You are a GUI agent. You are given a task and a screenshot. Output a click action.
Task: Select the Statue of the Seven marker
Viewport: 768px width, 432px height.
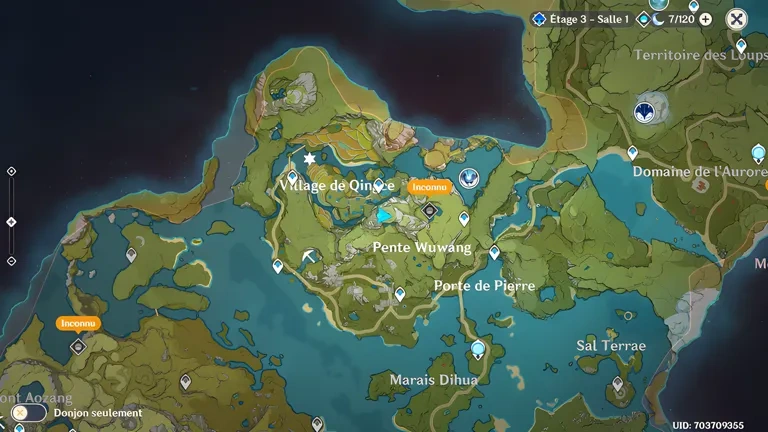tap(468, 178)
